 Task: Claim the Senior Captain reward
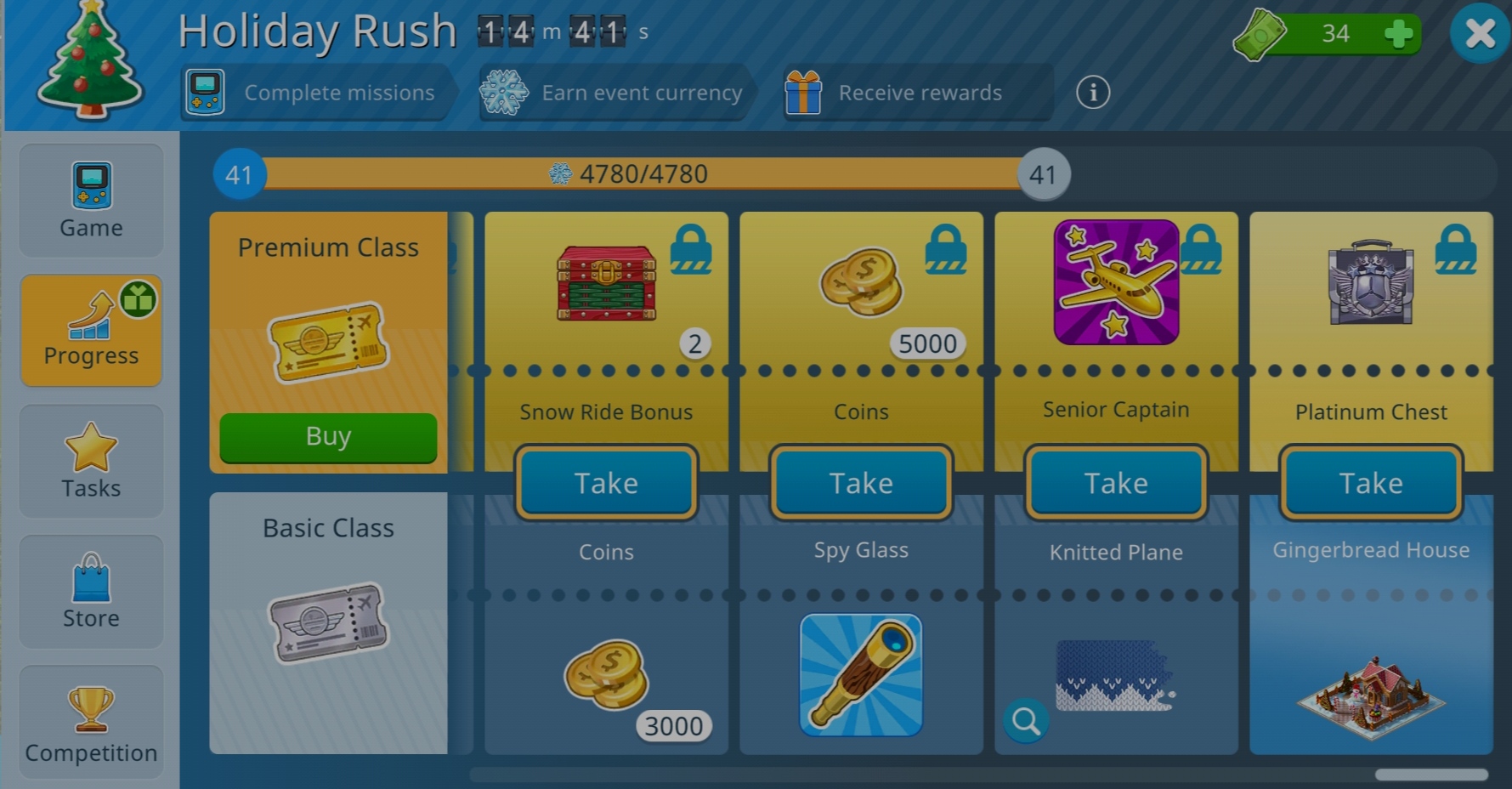click(1116, 483)
